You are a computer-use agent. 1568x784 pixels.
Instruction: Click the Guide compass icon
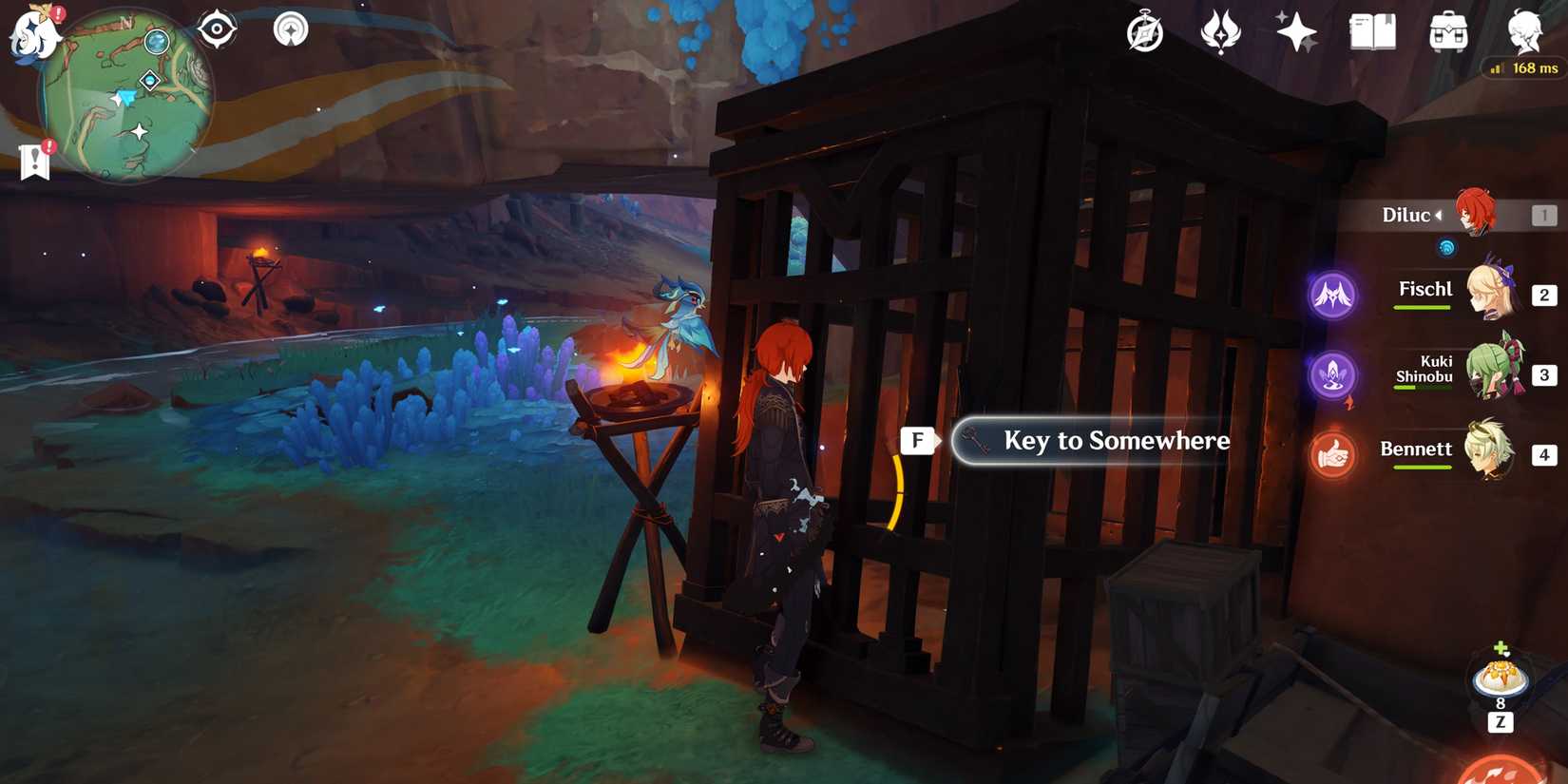click(1143, 31)
